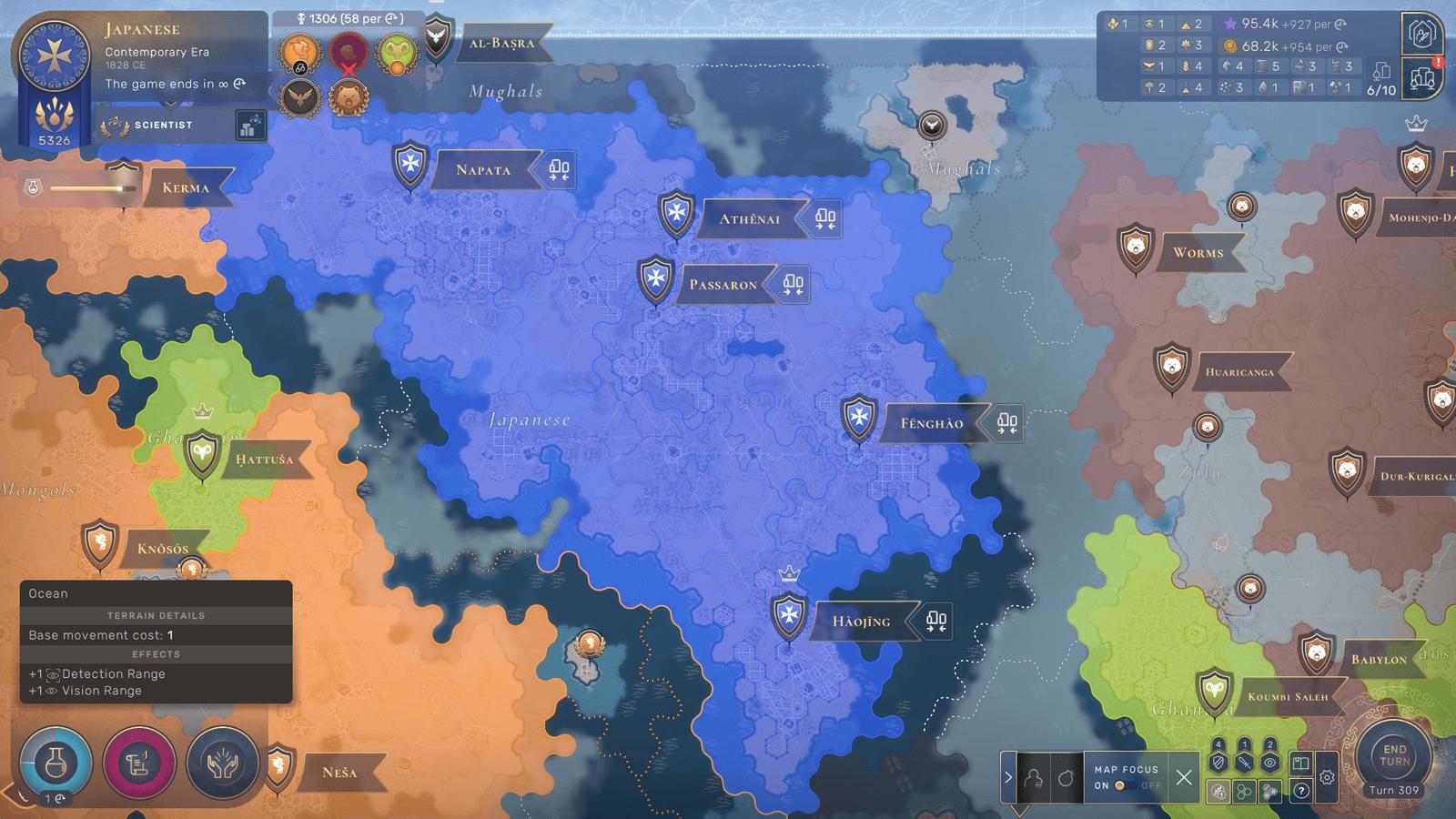Screen dimensions: 1456x819
Task: Dismiss the Map Focus panel with the X
Action: [1183, 779]
